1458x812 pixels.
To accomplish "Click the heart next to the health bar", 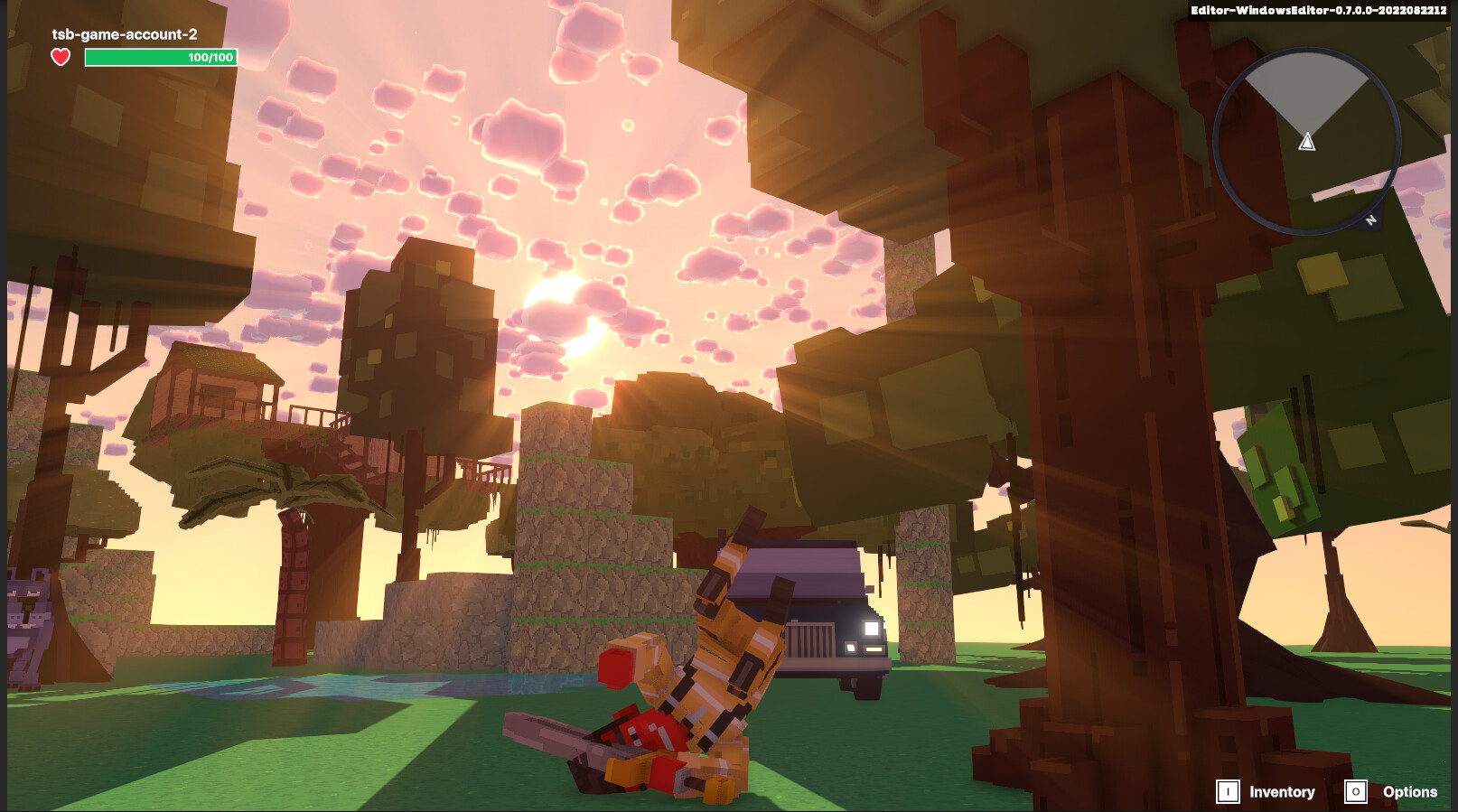I will 60,57.
